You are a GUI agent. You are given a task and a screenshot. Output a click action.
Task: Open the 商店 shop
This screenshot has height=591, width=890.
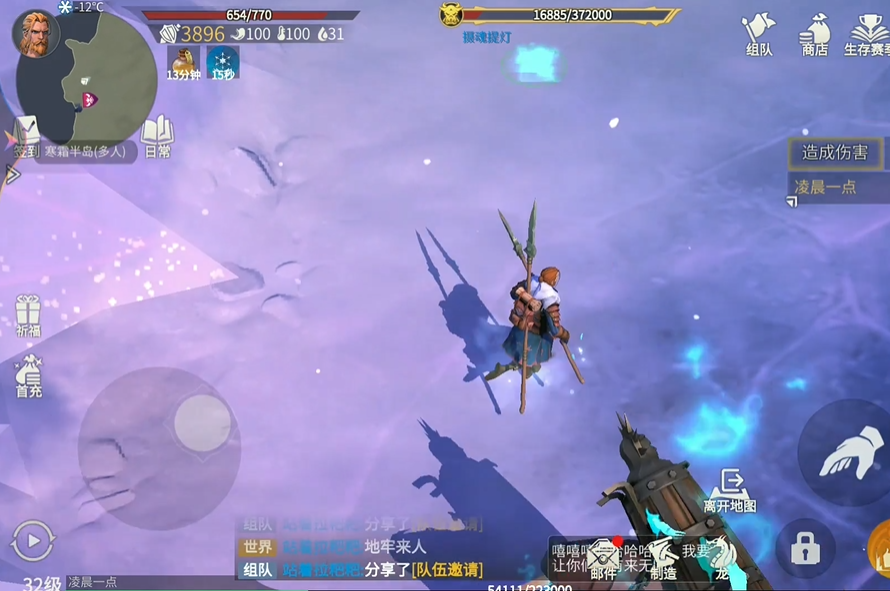click(815, 34)
